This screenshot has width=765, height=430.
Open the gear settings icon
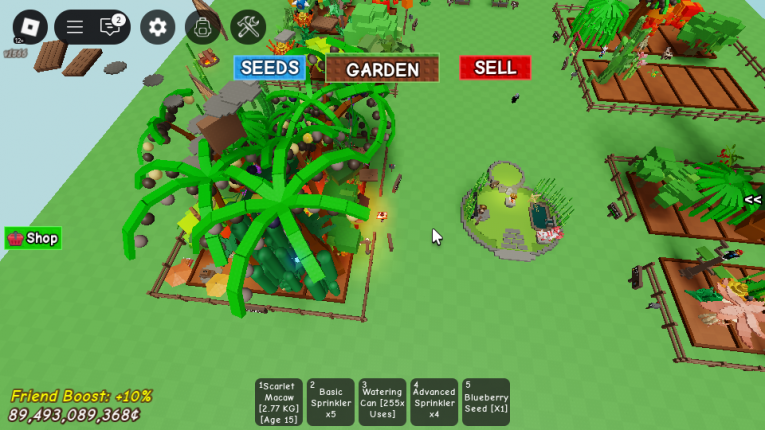click(x=157, y=27)
